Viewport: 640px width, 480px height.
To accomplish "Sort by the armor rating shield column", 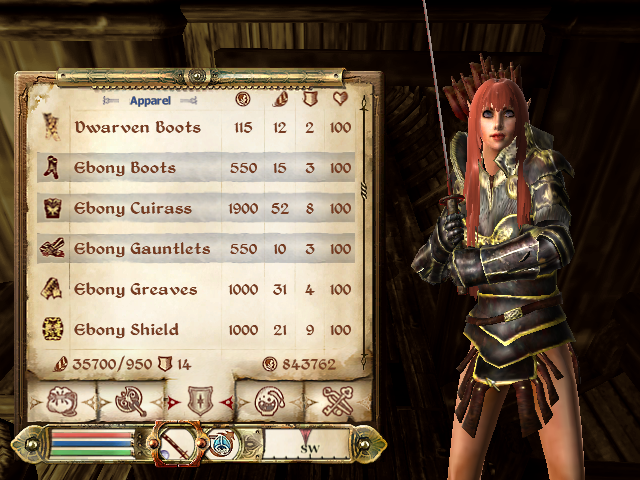I will point(309,100).
